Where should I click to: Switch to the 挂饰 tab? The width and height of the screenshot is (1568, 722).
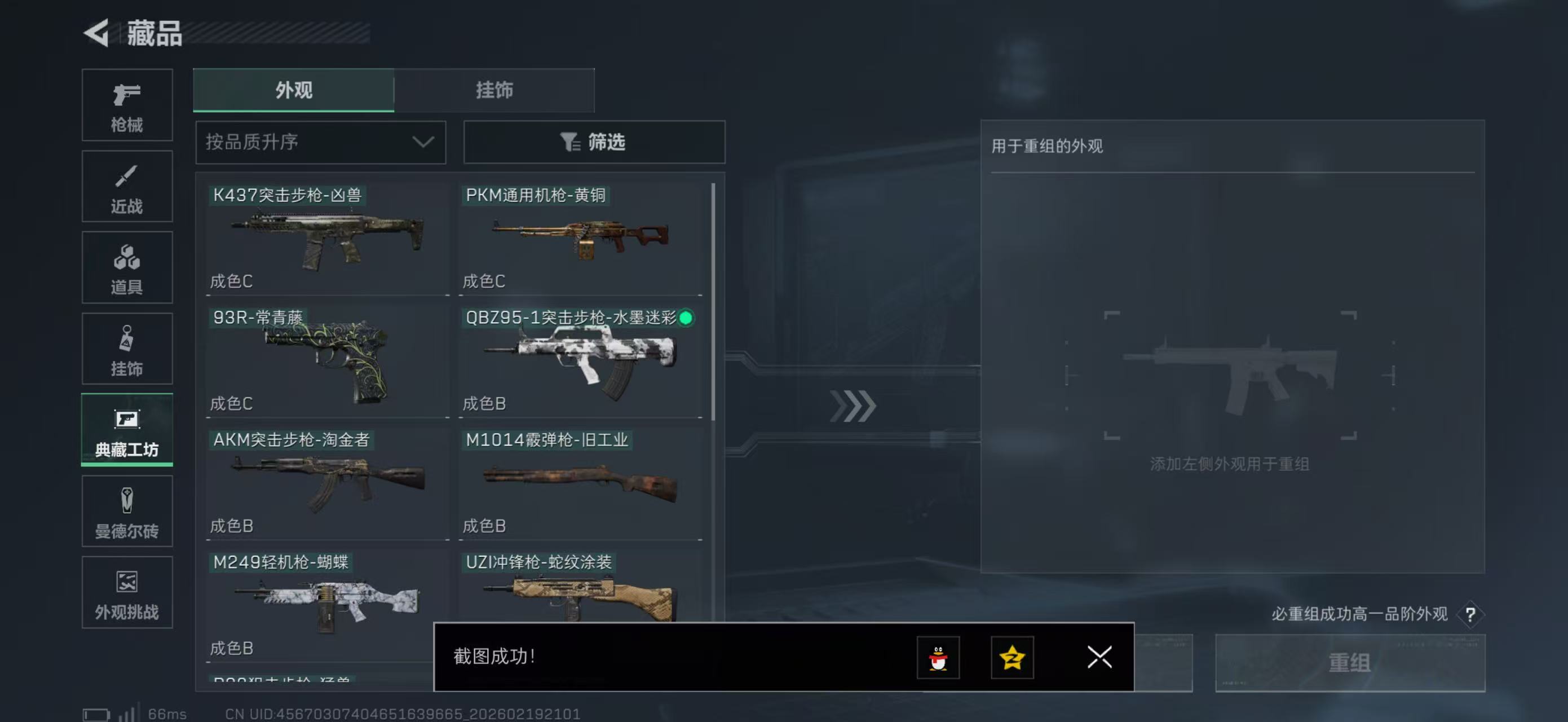click(494, 90)
